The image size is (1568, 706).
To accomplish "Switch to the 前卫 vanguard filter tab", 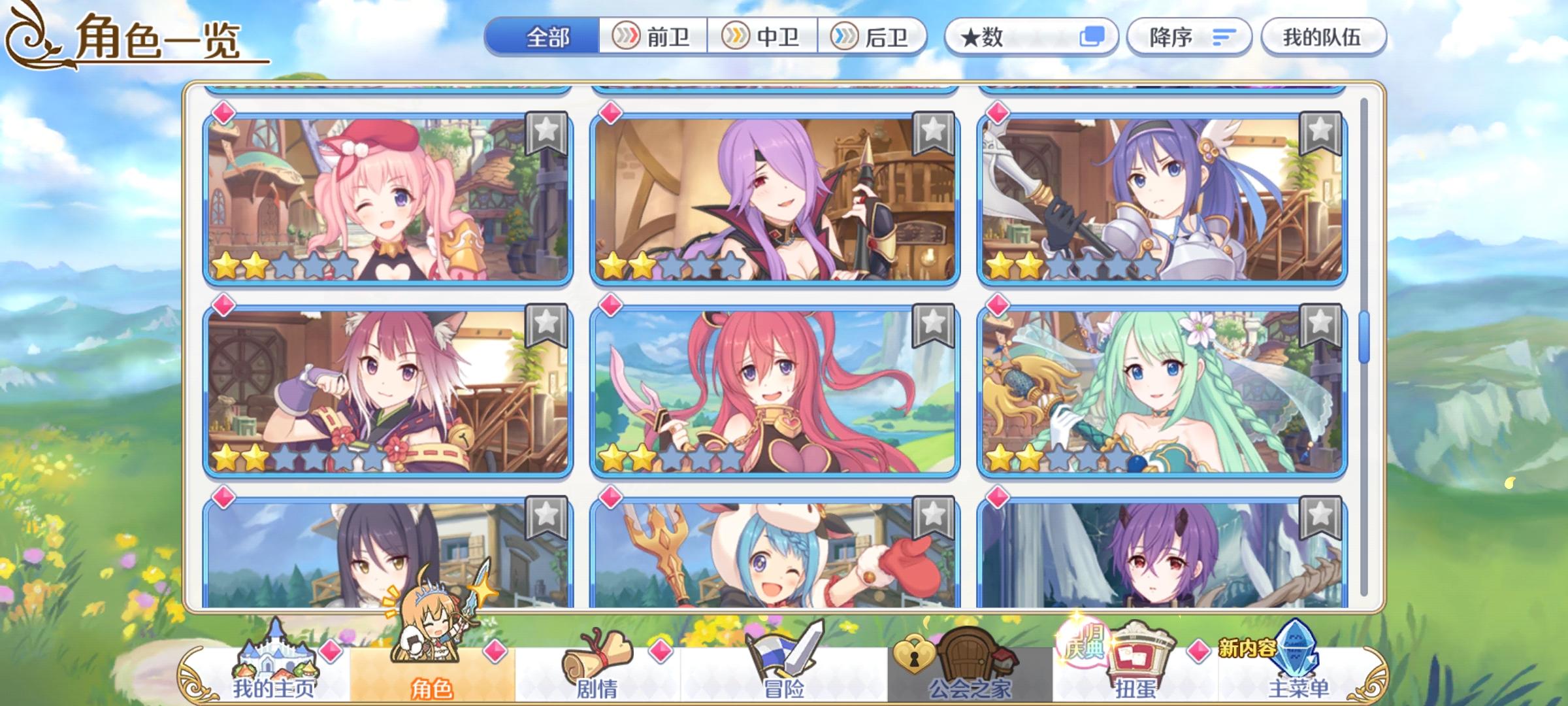I will (x=652, y=37).
